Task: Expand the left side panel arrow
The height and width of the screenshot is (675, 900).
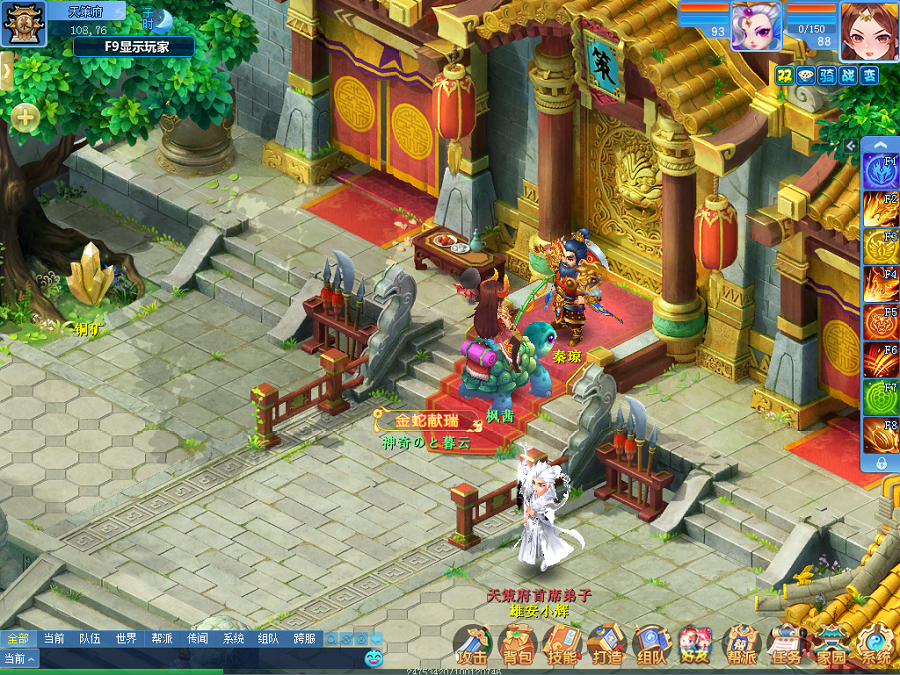Action: click(6, 70)
